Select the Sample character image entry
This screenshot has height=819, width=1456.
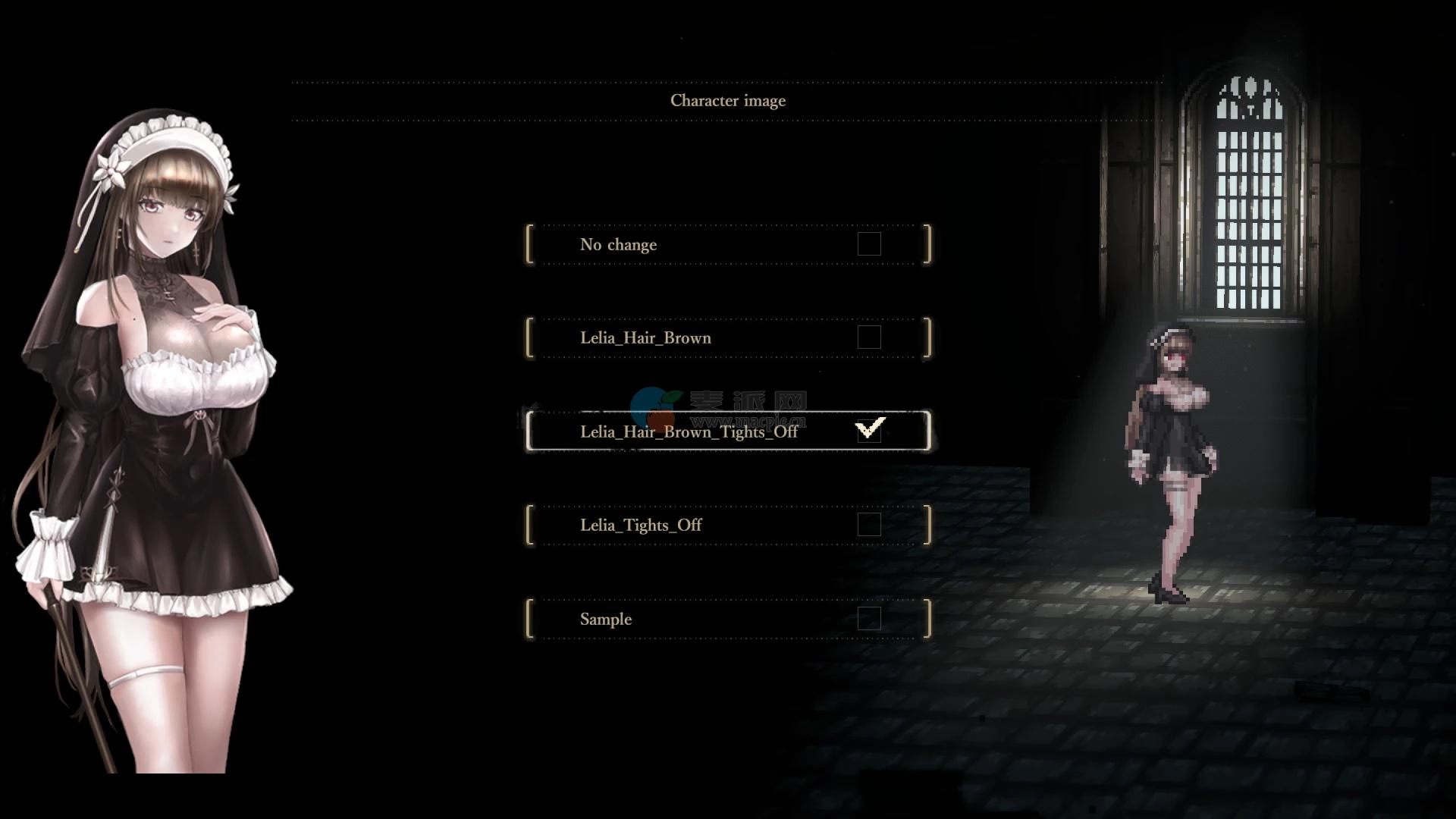(606, 619)
